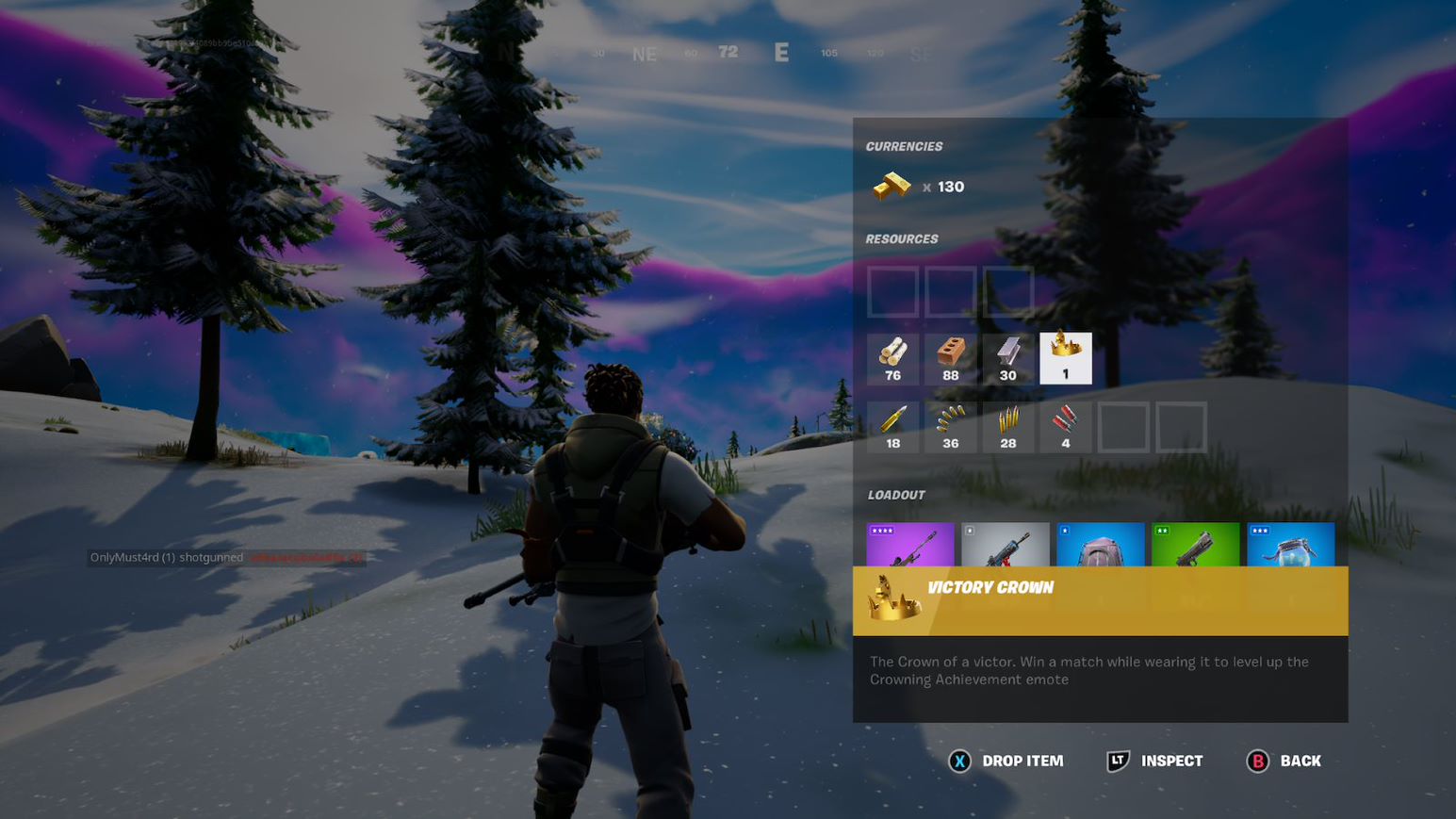Viewport: 1456px width, 819px height.
Task: Click an empty resource slot above wood
Action: pos(892,290)
